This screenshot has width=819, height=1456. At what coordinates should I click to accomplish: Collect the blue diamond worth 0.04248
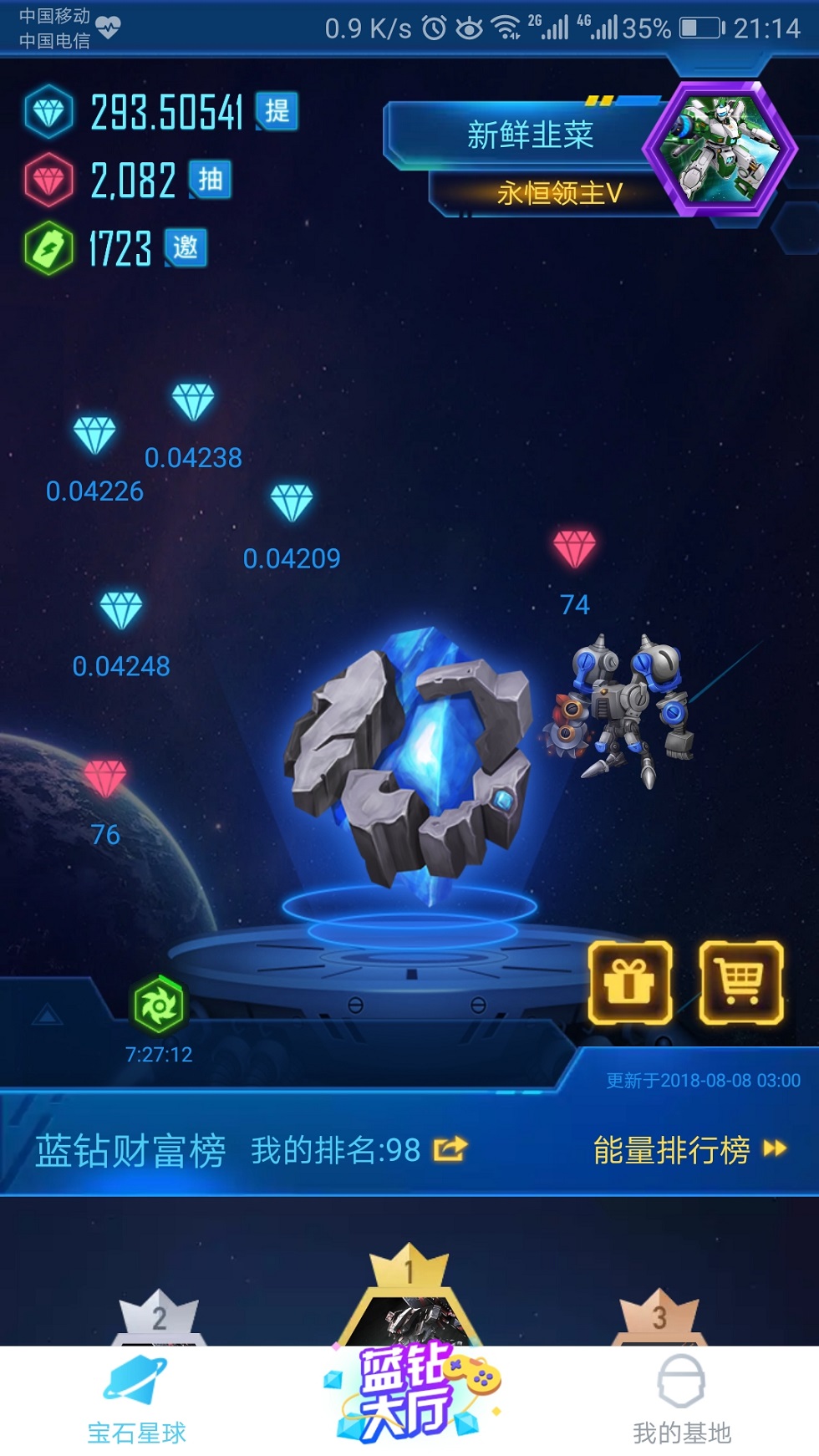[121, 610]
